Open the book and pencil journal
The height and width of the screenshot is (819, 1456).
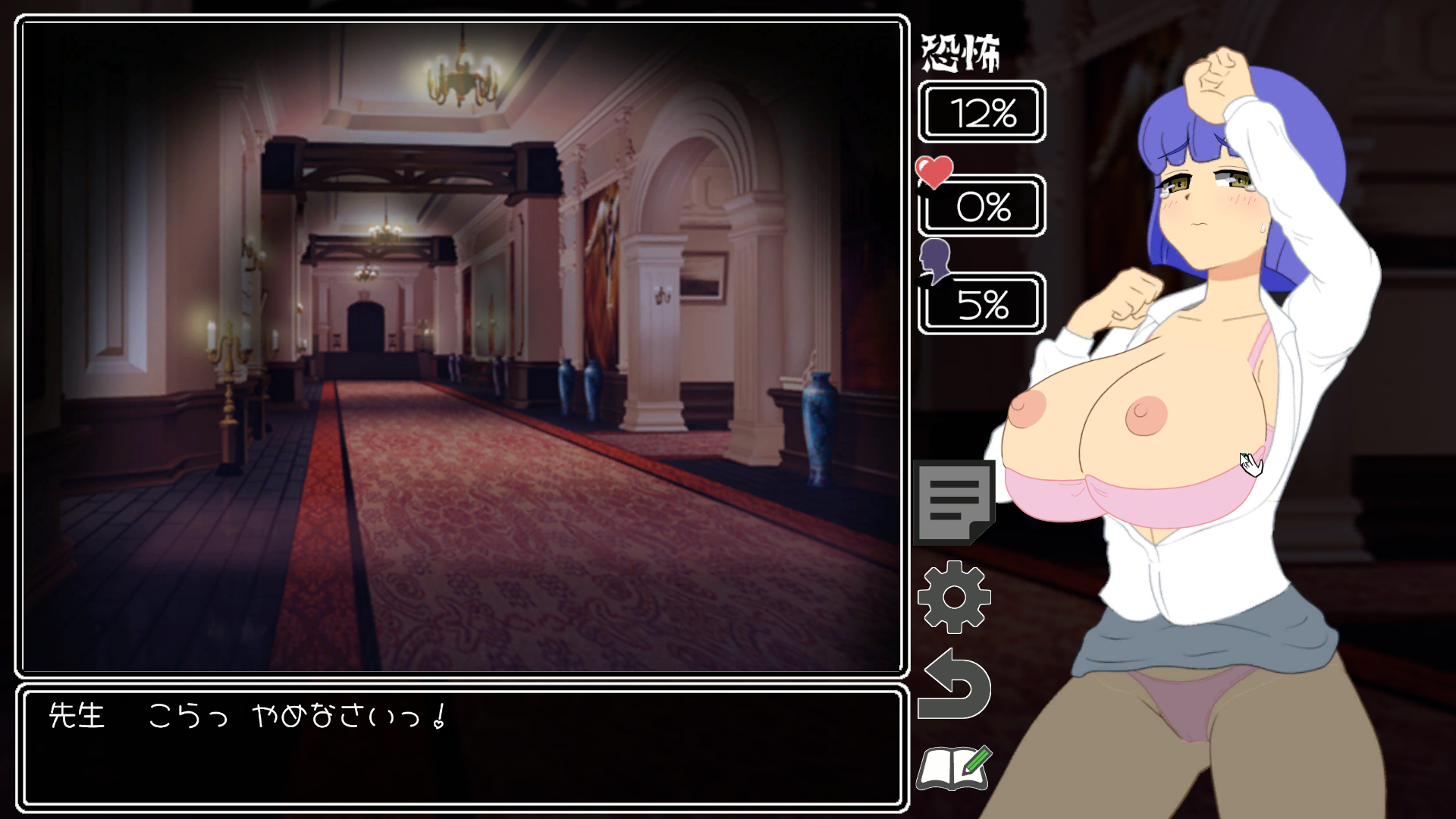pos(953,769)
